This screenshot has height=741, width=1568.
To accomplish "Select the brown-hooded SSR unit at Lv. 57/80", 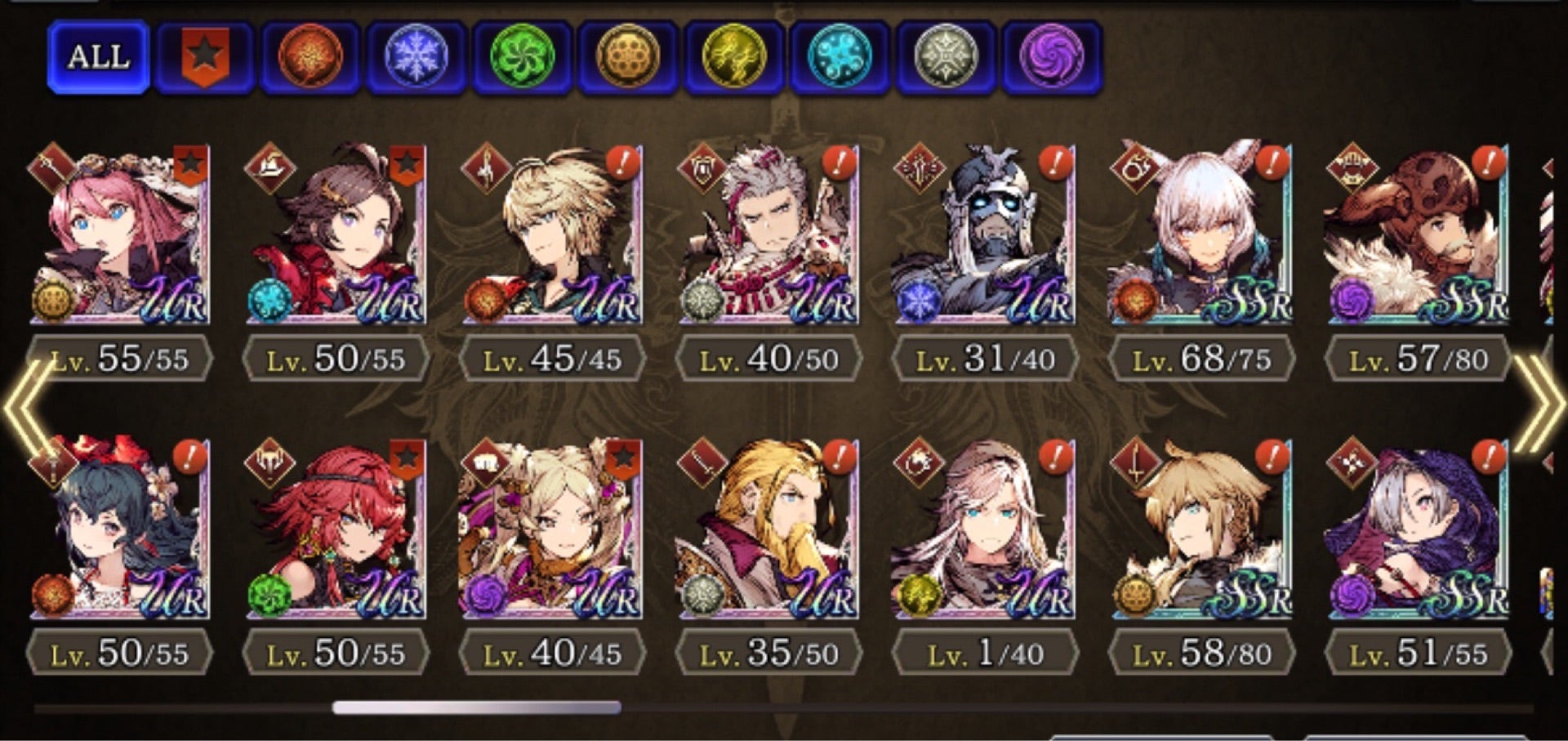I will [x=1419, y=235].
